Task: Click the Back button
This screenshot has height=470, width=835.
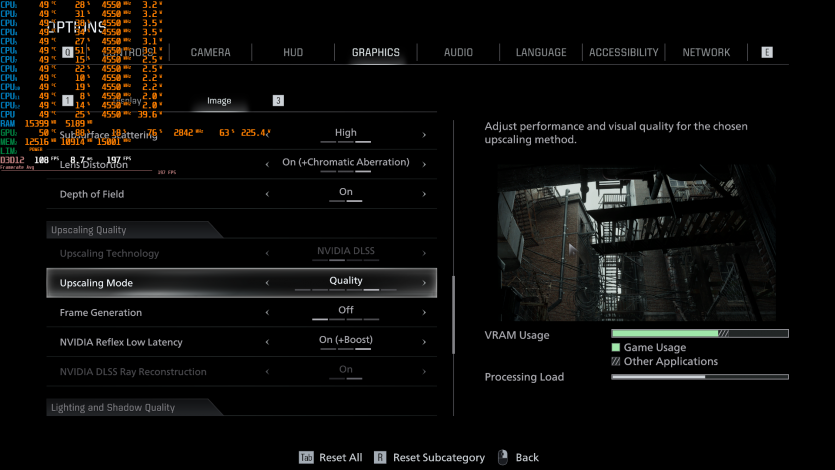Action: pos(526,458)
